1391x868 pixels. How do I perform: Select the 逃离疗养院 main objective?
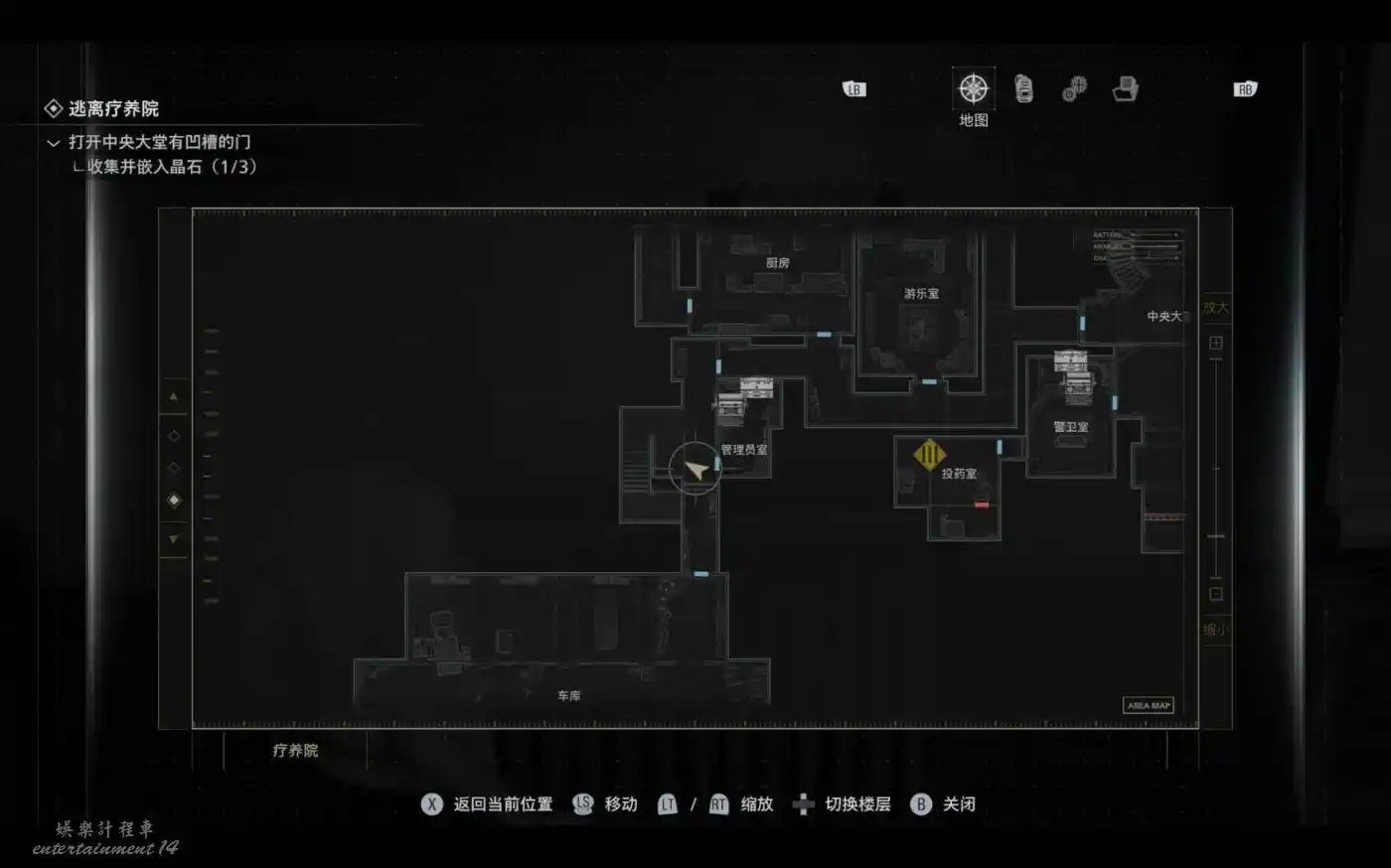pyautogui.click(x=112, y=108)
